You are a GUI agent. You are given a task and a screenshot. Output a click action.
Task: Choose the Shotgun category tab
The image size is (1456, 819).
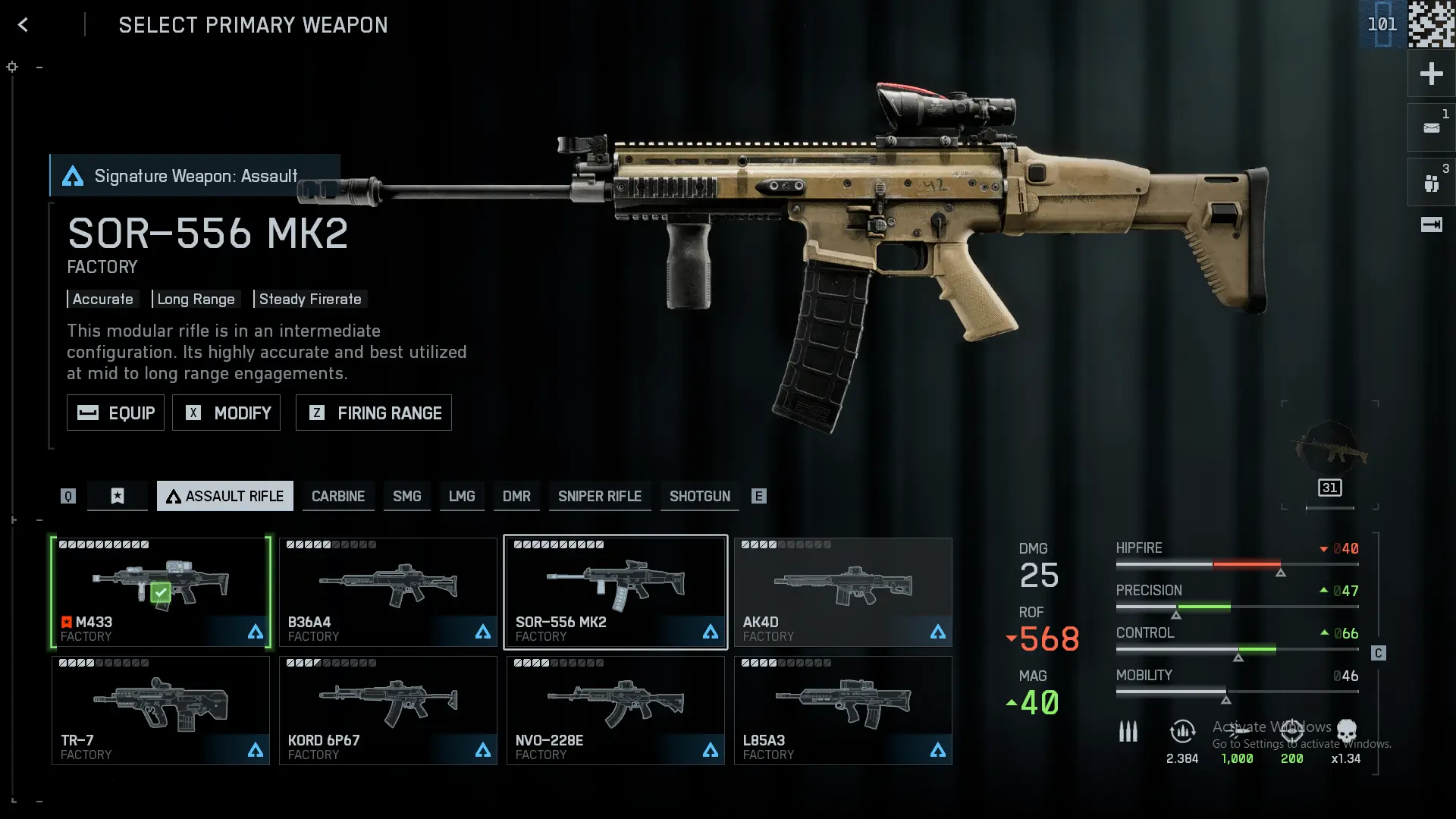point(699,496)
